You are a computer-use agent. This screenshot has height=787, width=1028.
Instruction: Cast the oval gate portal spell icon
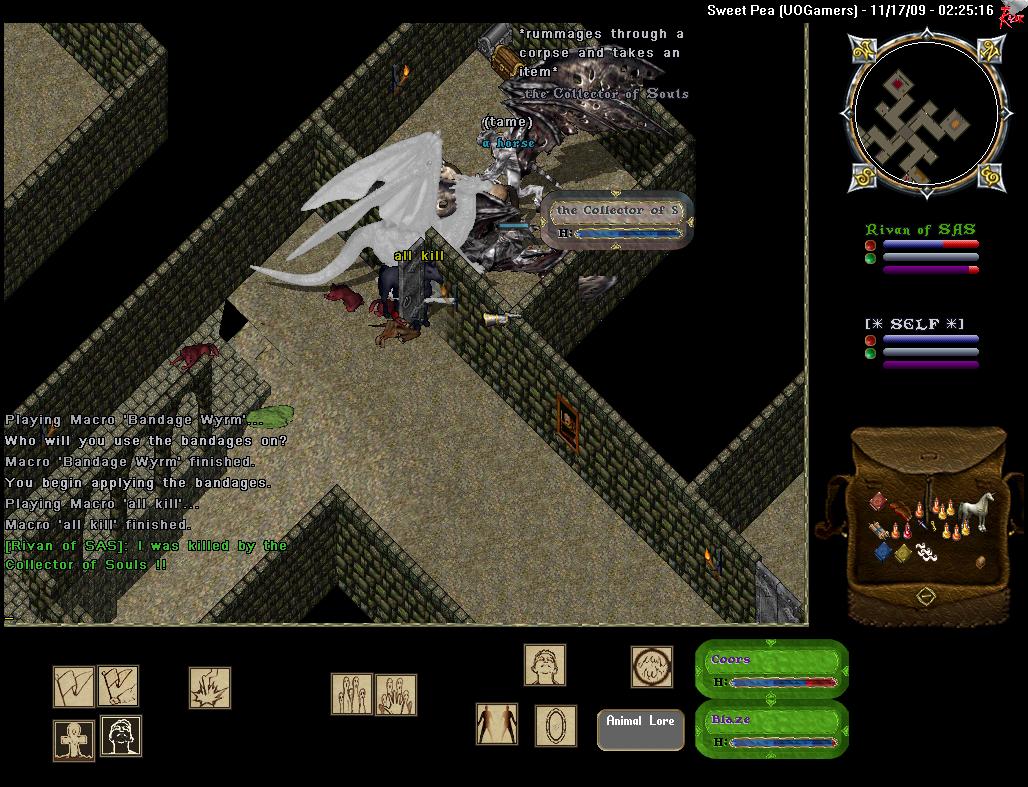coord(555,725)
